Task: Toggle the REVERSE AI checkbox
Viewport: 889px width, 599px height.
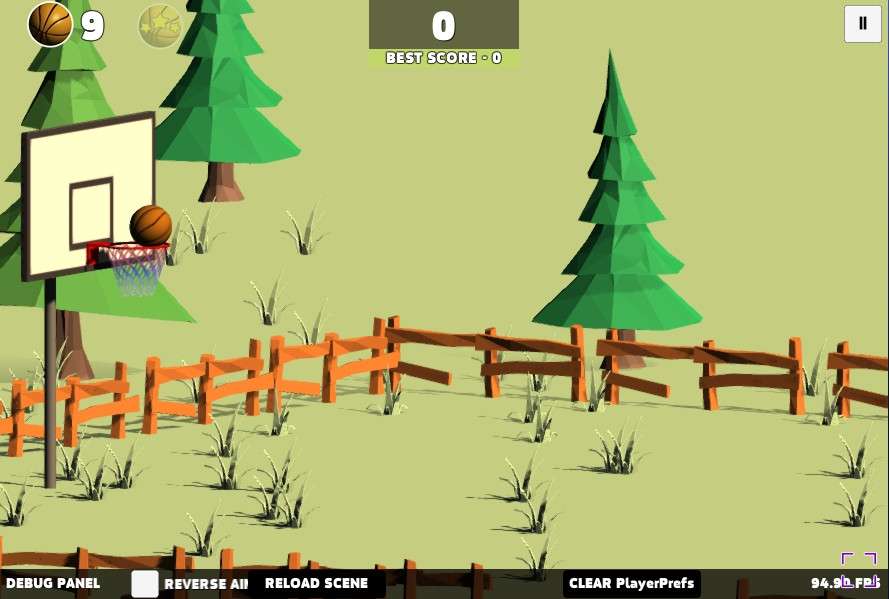Action: click(145, 584)
